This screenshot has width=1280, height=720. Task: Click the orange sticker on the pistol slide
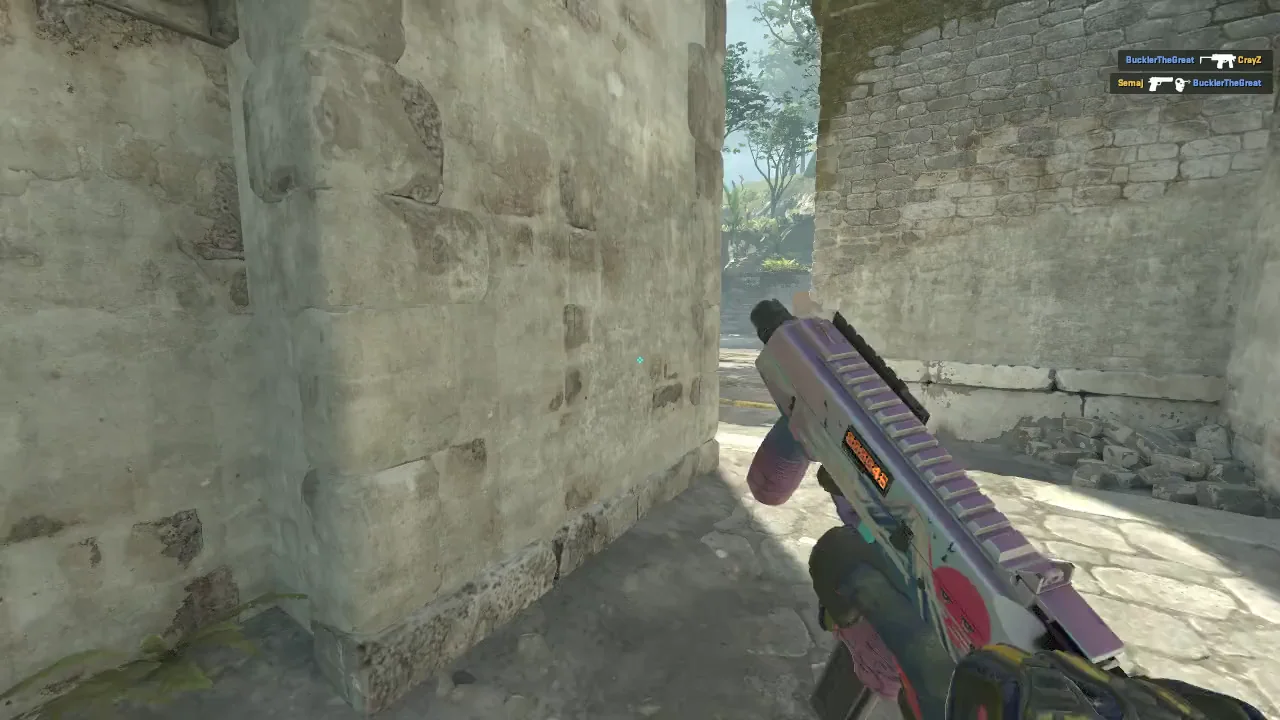(865, 458)
